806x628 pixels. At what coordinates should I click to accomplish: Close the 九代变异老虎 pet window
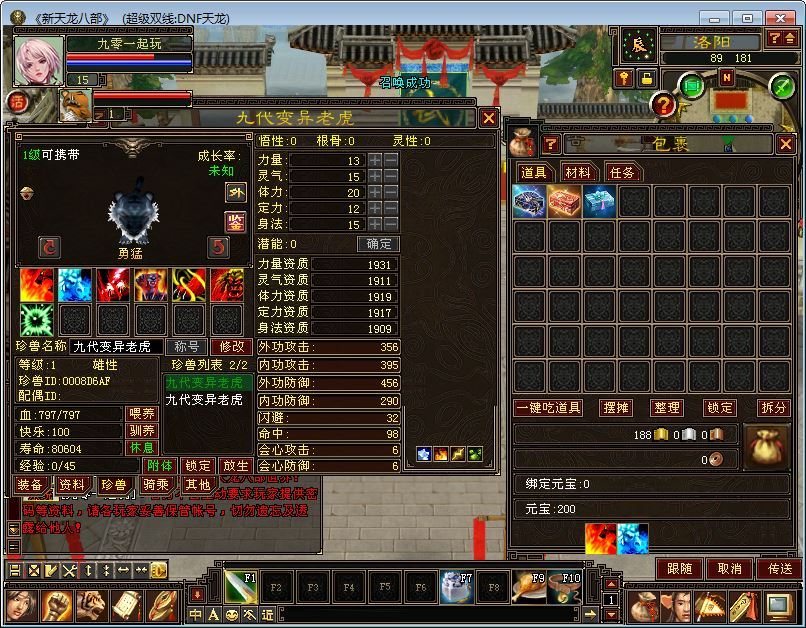(488, 118)
